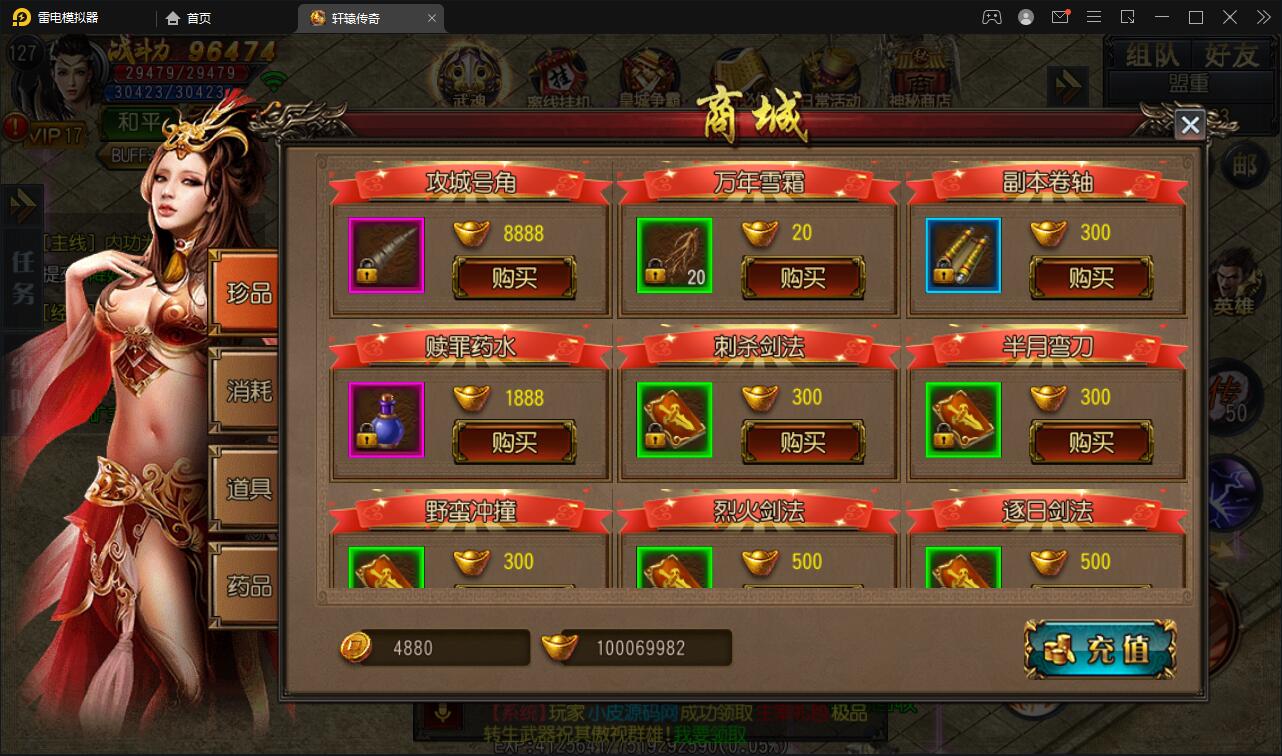Viewport: 1282px width, 756px height.
Task: Select the 万年雪霜 root item icon
Action: 674,255
